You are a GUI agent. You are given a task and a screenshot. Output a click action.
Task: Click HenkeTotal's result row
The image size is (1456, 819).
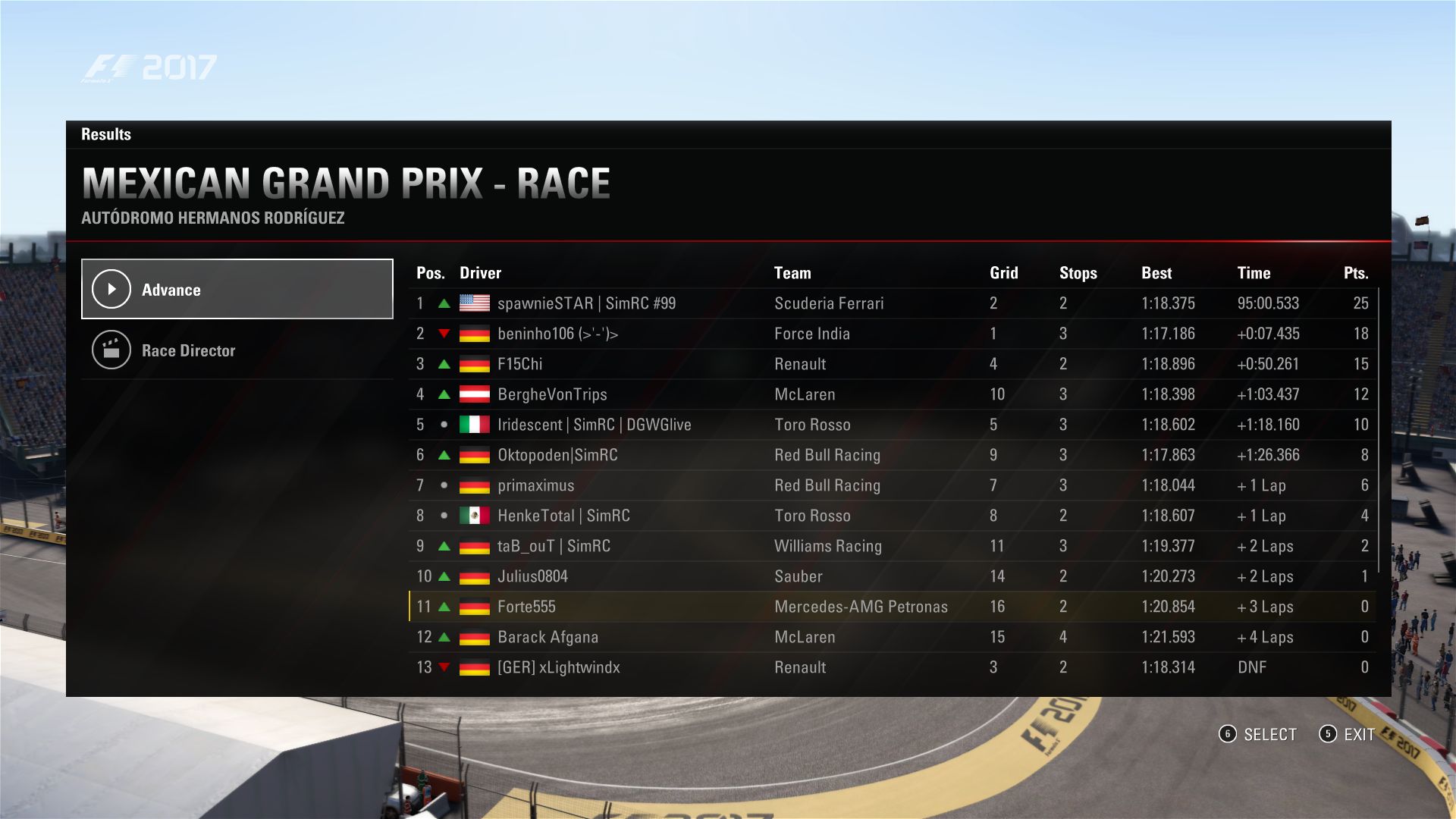pos(891,516)
